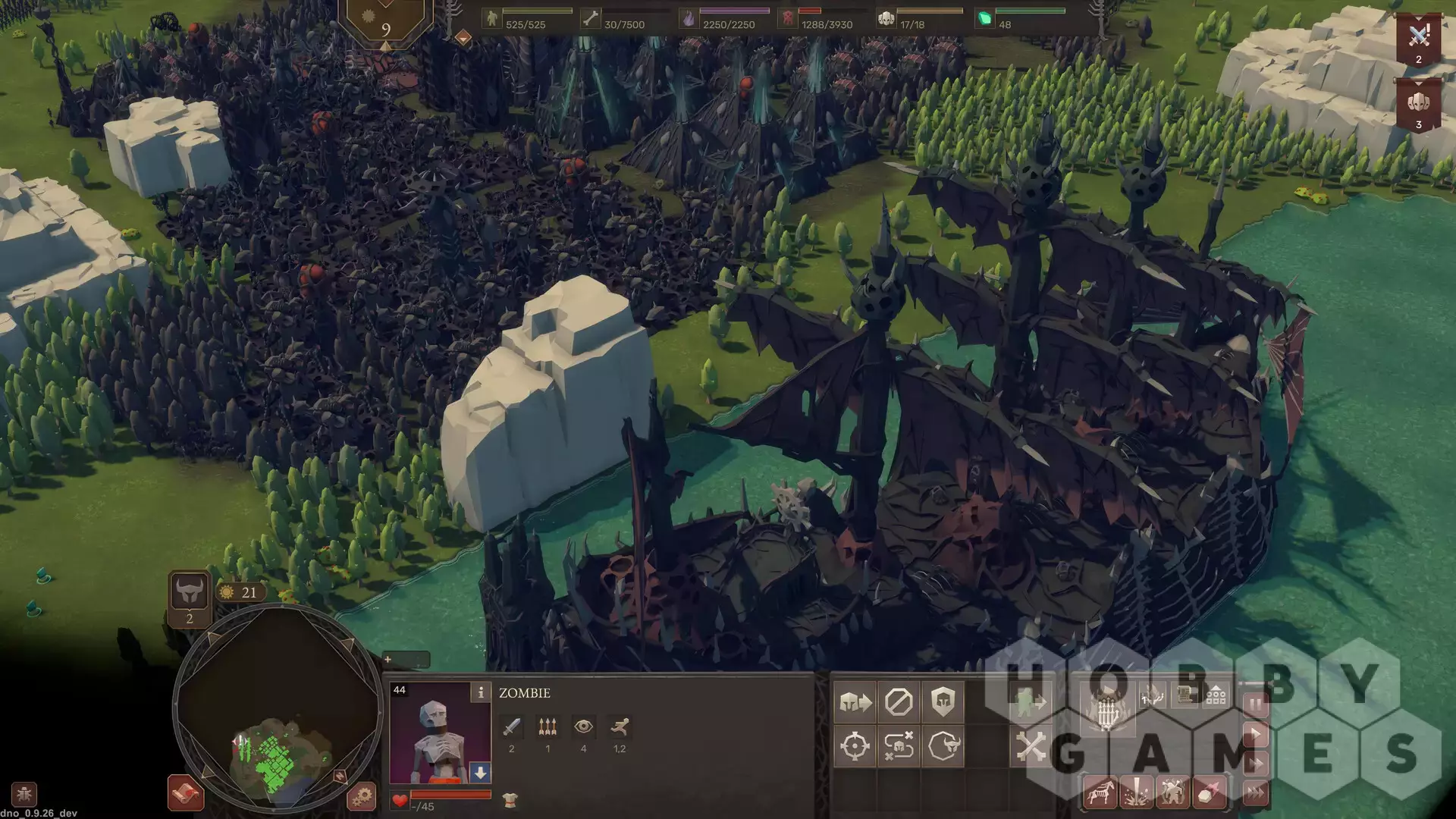Open the red map scroll button
Screen dimensions: 1456x819
tap(186, 793)
